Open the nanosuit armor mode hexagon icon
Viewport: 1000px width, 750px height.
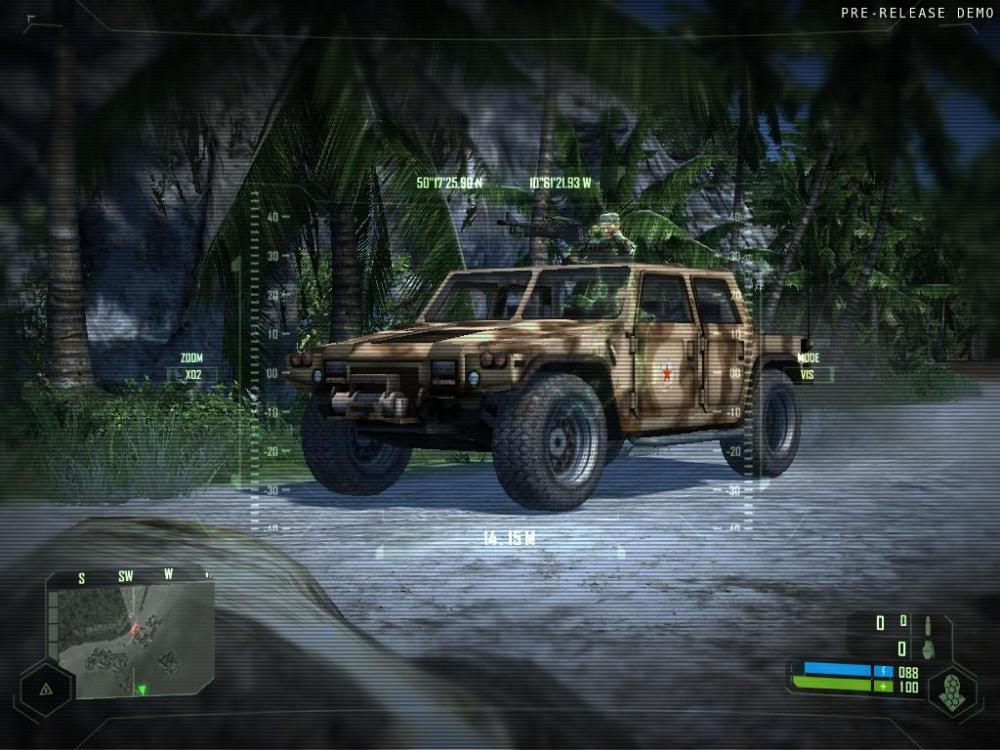tap(951, 690)
